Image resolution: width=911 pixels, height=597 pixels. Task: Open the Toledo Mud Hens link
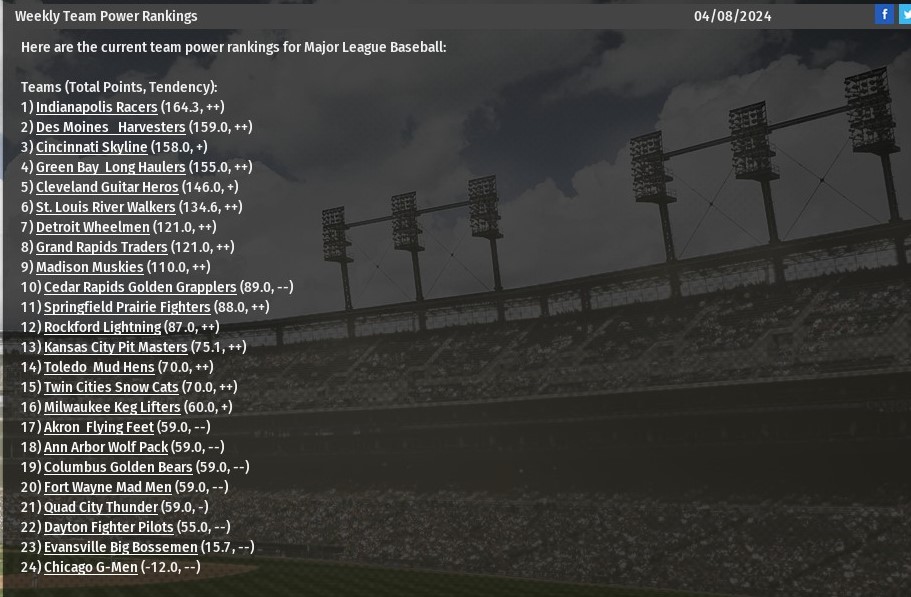(x=99, y=367)
